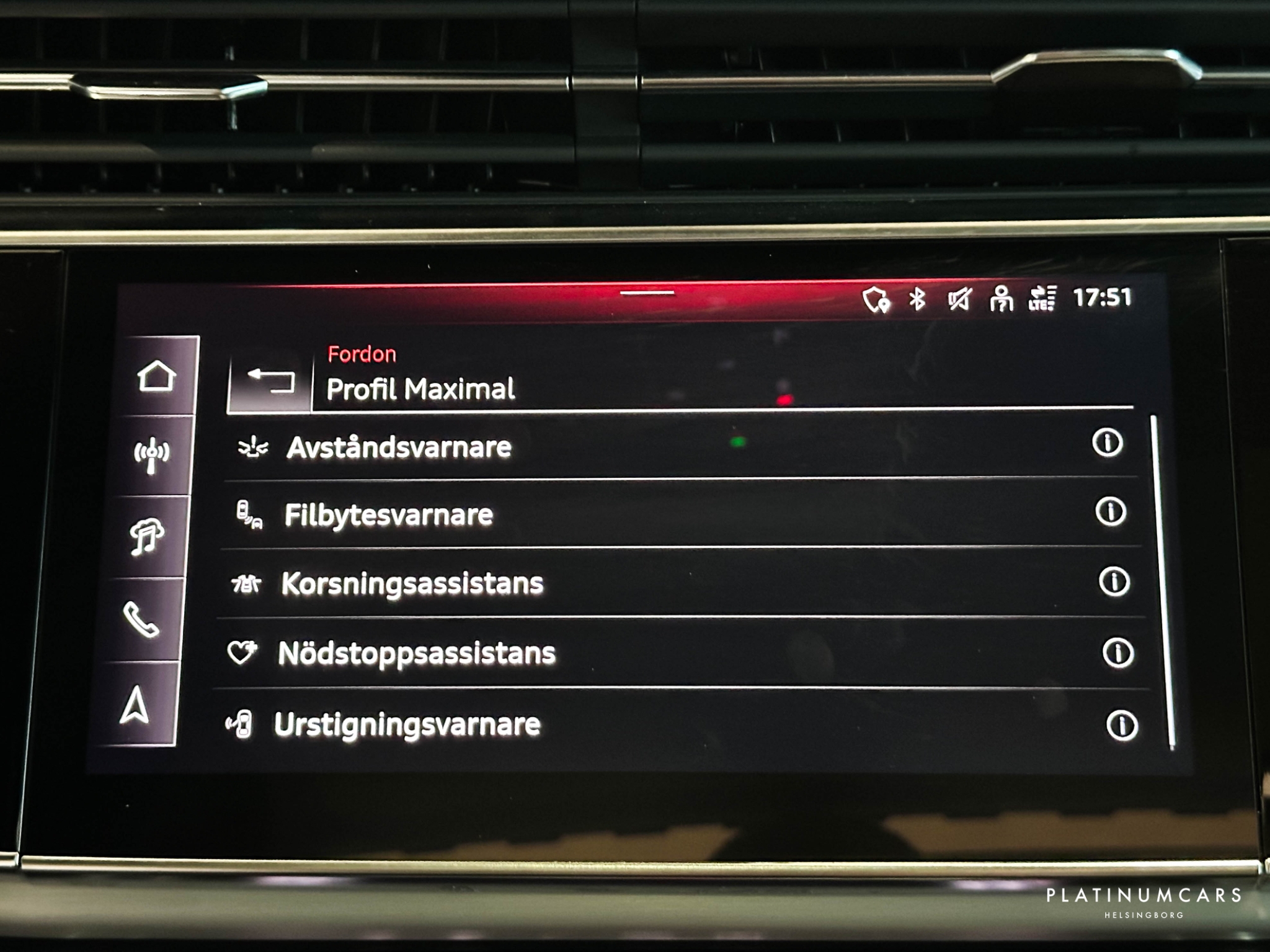Click the muted speaker status icon
The height and width of the screenshot is (952, 1270).
959,299
